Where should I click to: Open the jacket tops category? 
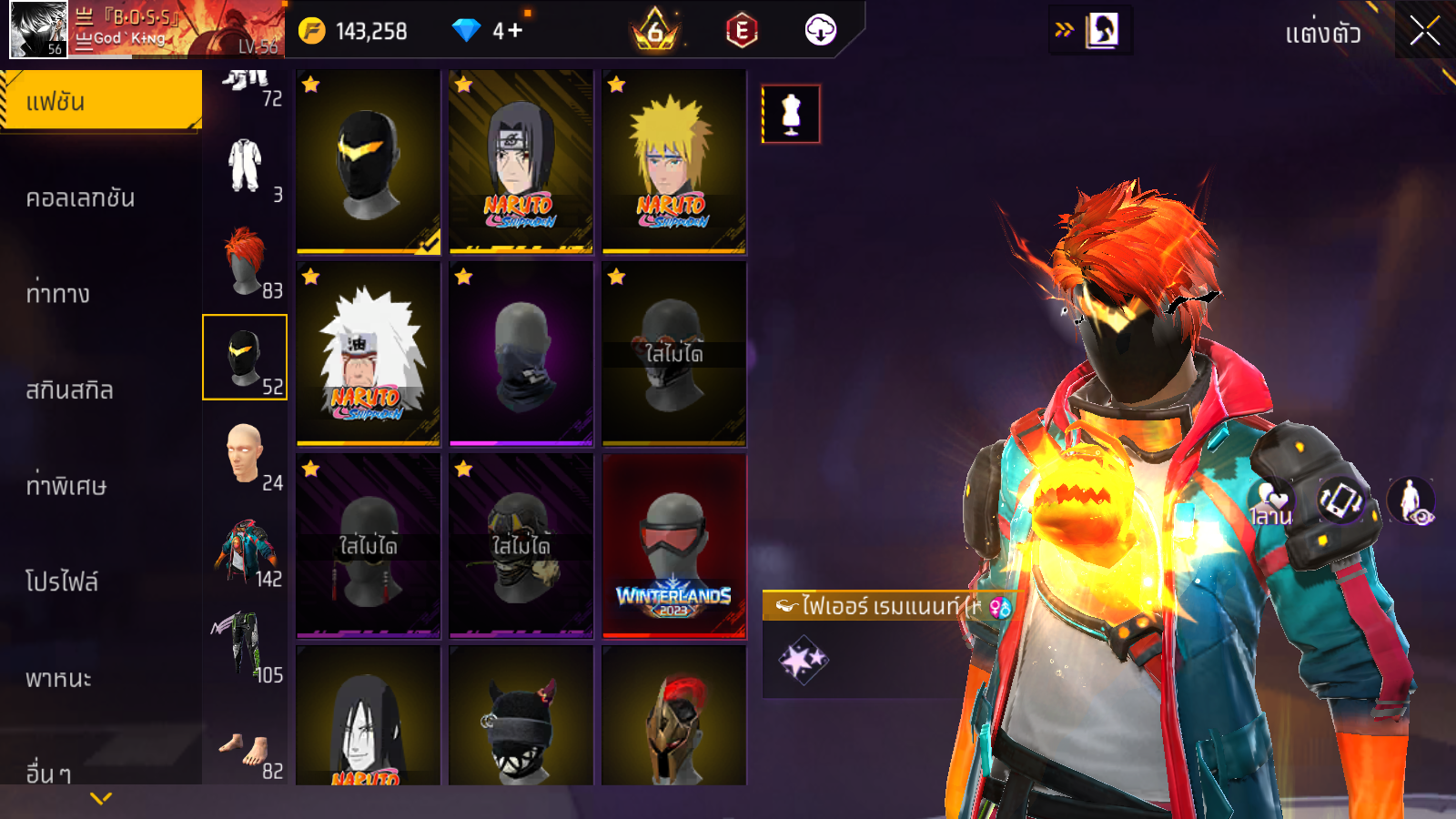coord(245,551)
